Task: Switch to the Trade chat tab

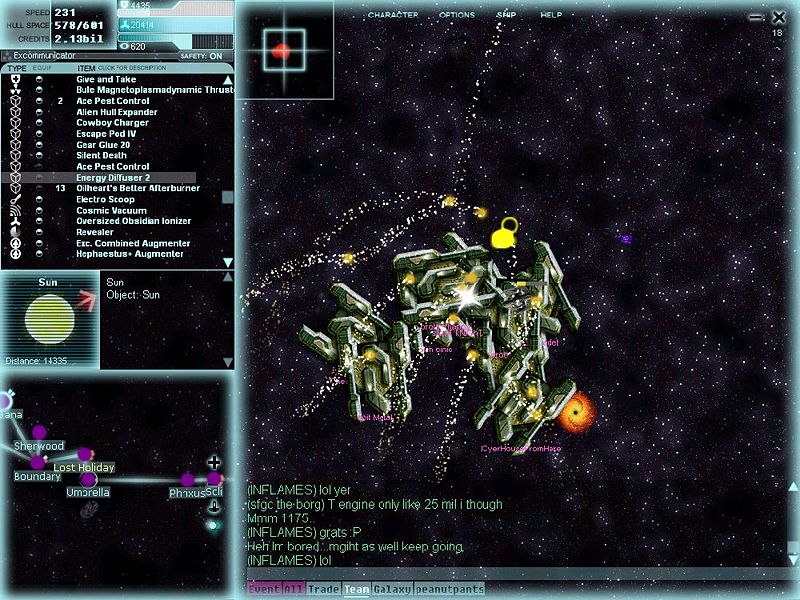Action: [x=324, y=590]
